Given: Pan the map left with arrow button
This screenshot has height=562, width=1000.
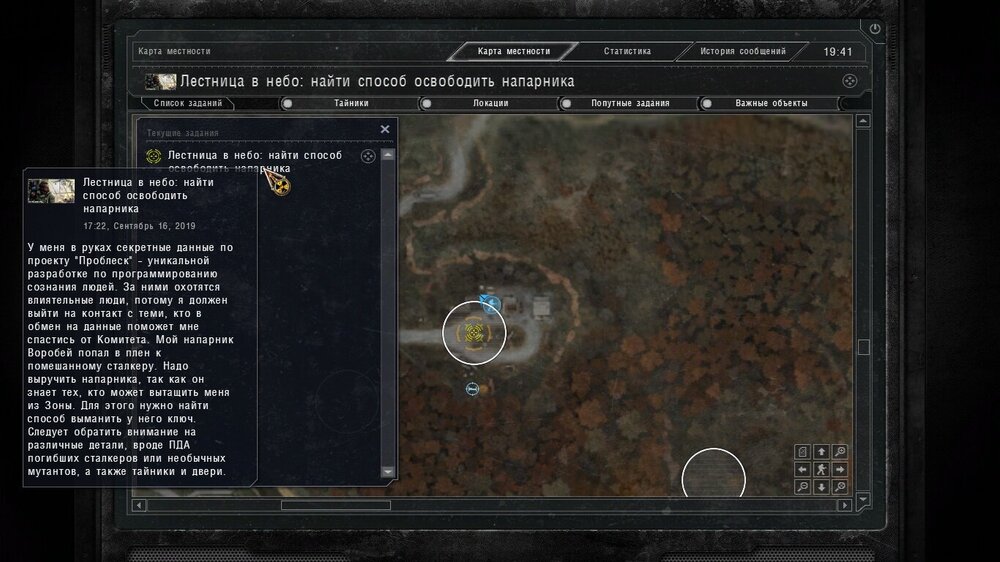Looking at the screenshot, I should tap(803, 469).
